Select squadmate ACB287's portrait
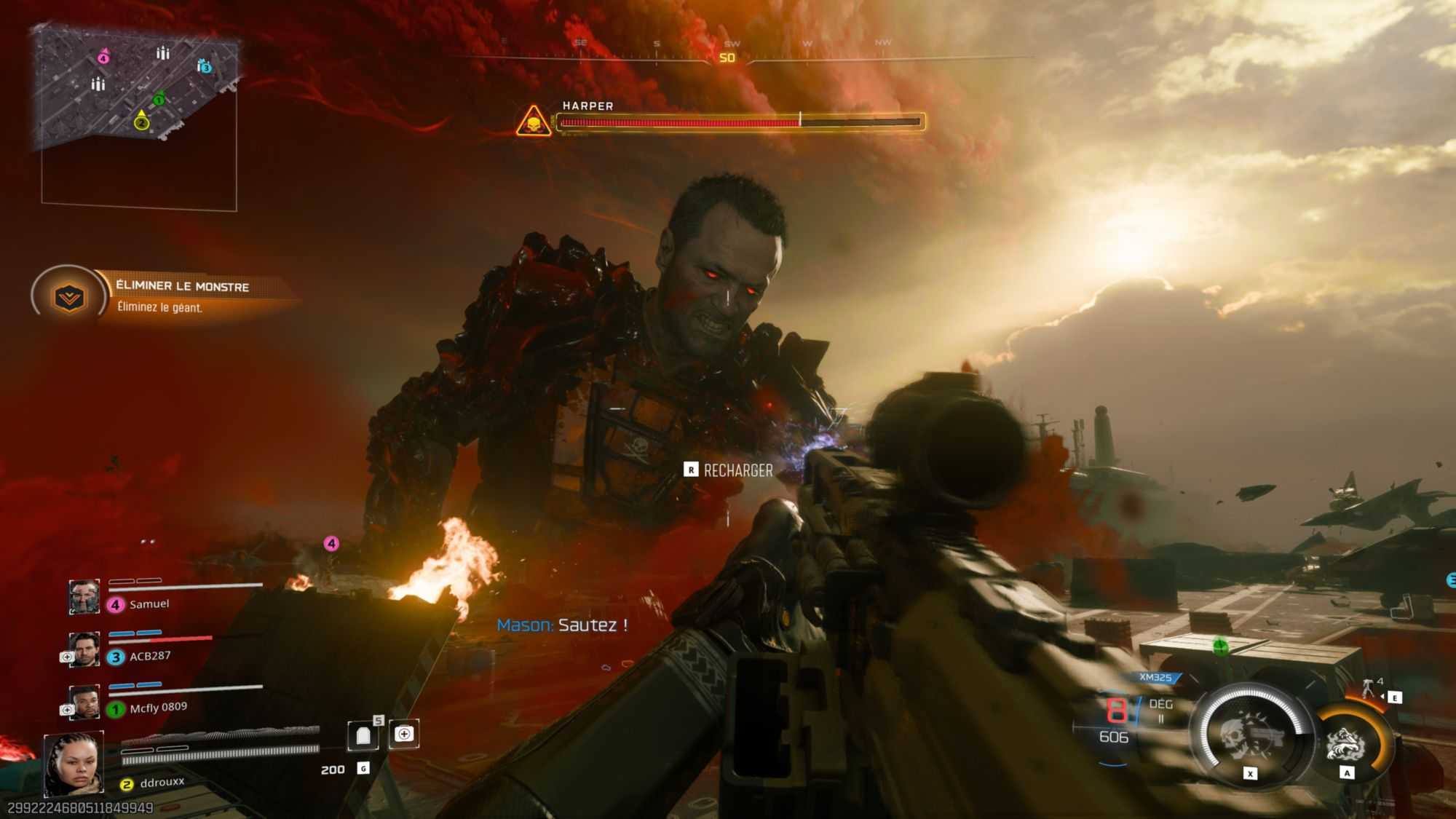 pyautogui.click(x=84, y=649)
